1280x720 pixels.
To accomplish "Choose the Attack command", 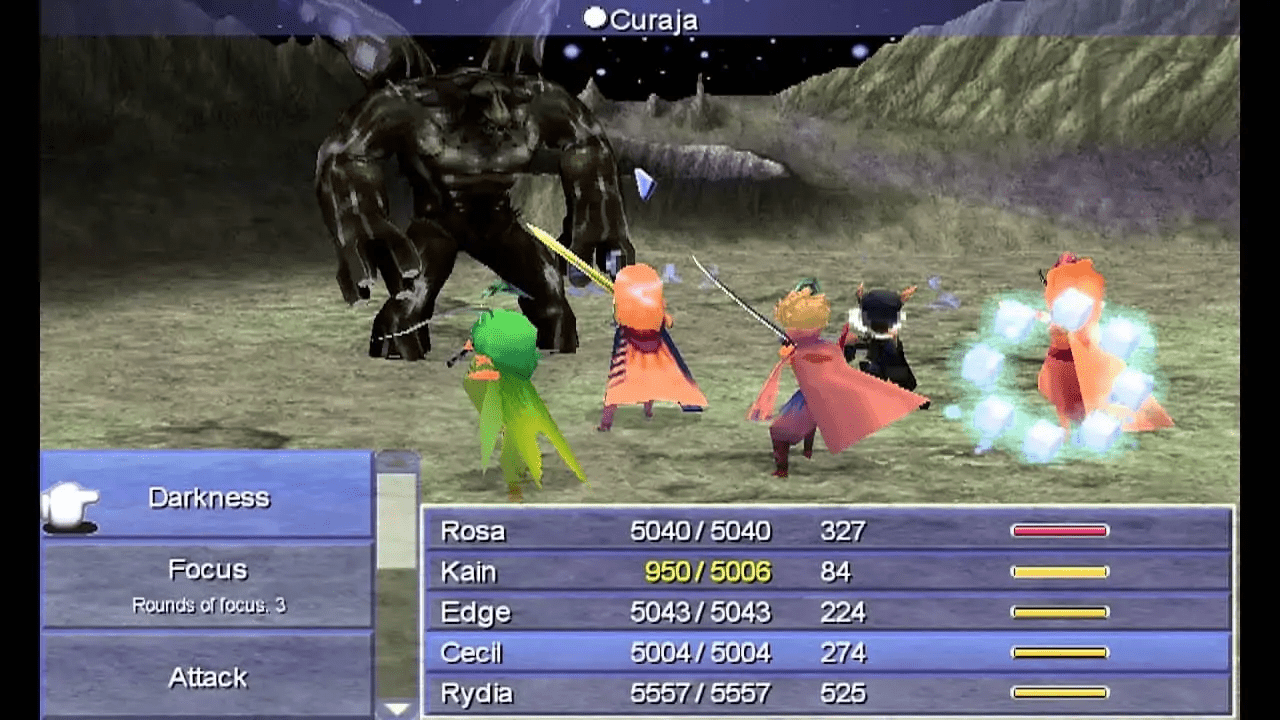I will point(207,677).
